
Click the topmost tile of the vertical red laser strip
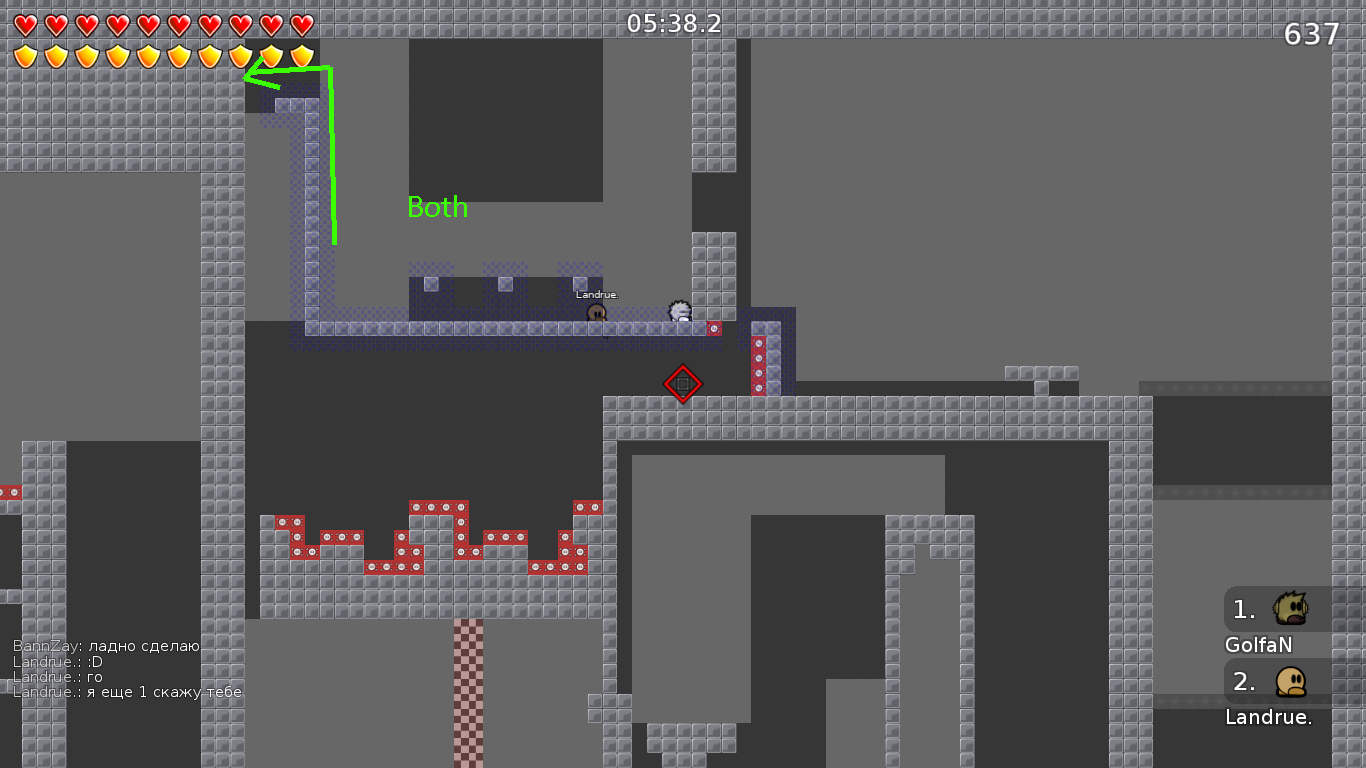click(758, 344)
